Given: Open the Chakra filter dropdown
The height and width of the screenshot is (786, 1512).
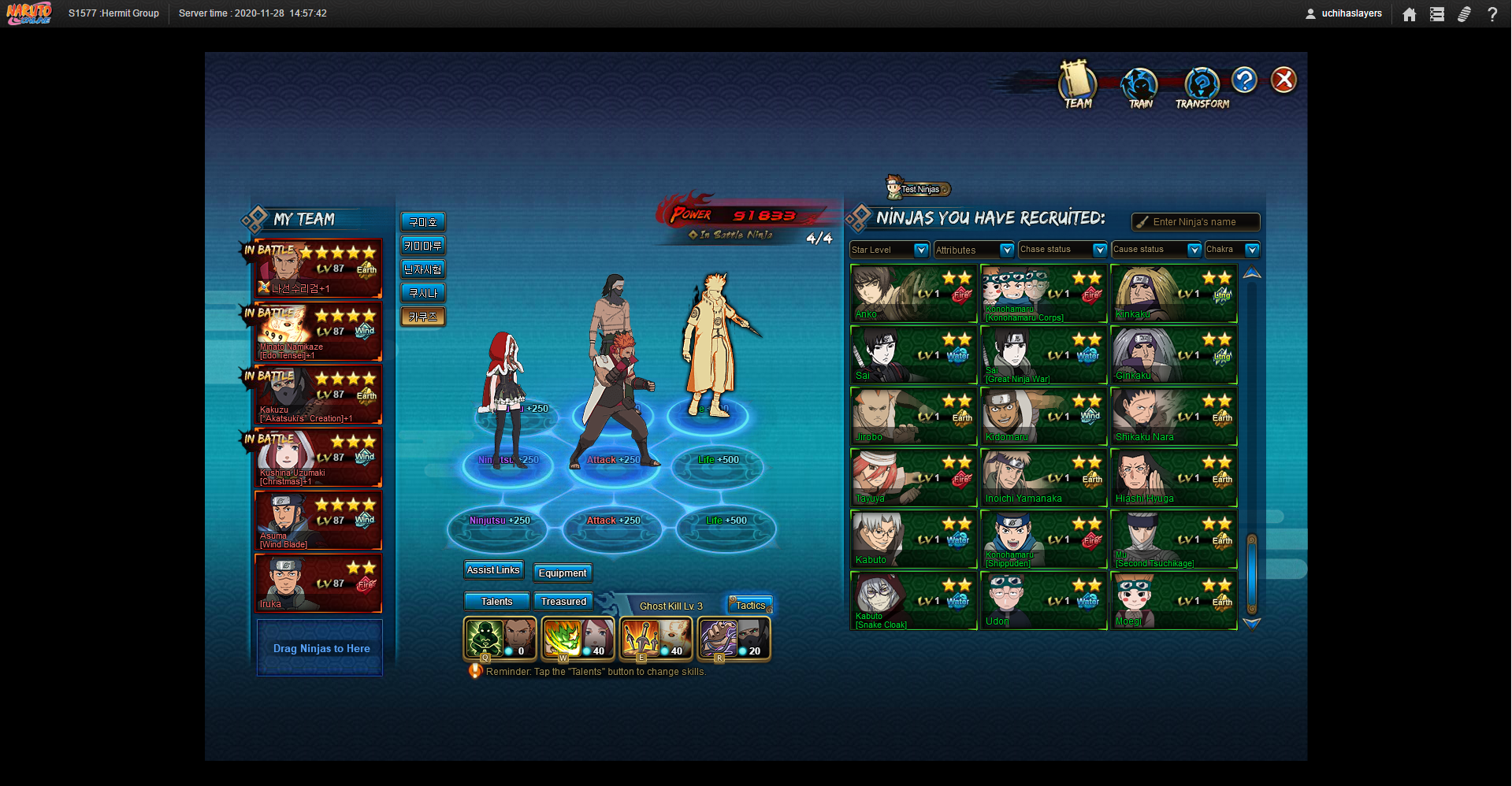Looking at the screenshot, I should click(1252, 250).
